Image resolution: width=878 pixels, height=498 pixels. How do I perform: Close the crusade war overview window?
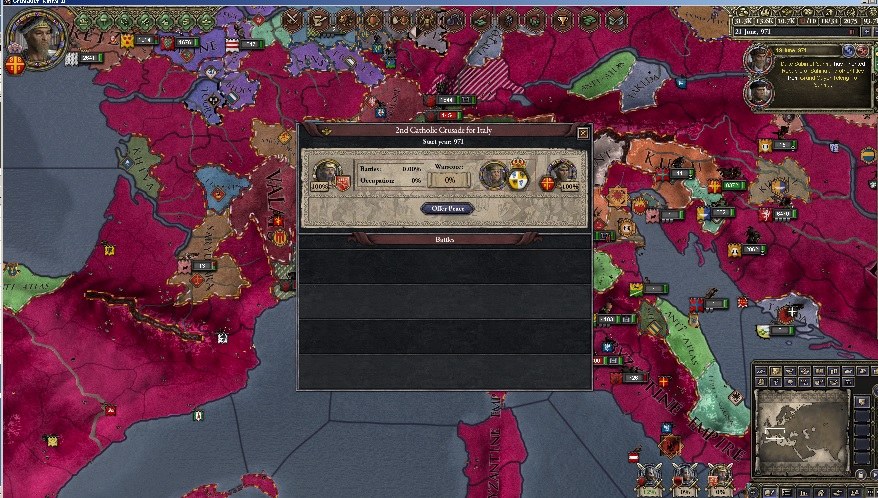point(583,132)
